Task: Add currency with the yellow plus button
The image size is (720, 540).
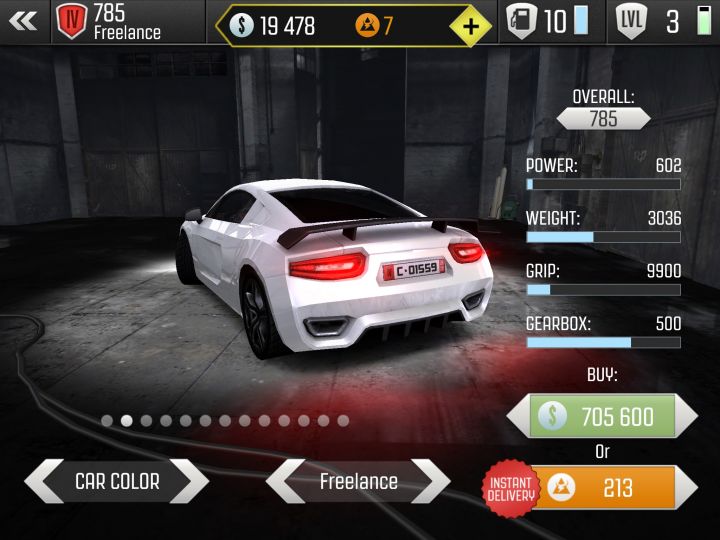Action: coord(470,25)
